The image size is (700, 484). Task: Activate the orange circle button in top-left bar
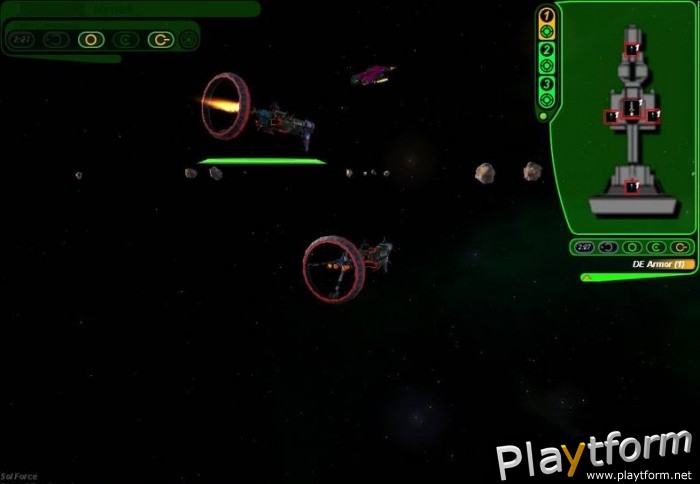pyautogui.click(x=91, y=41)
